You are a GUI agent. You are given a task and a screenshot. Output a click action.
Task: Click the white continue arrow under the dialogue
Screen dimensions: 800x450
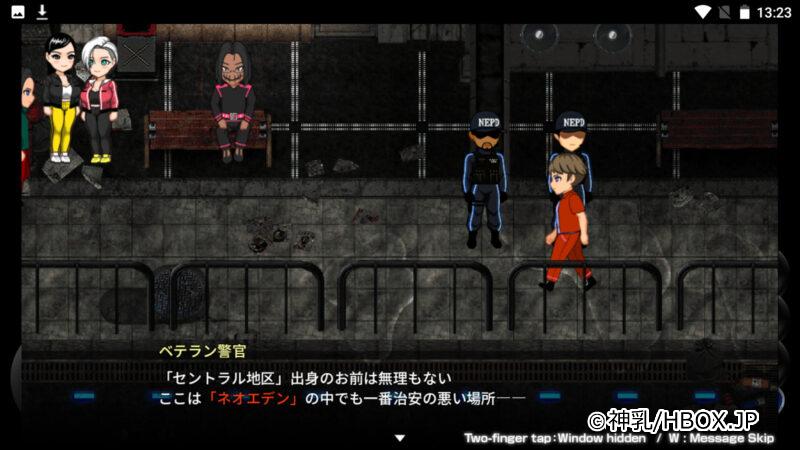coord(400,437)
